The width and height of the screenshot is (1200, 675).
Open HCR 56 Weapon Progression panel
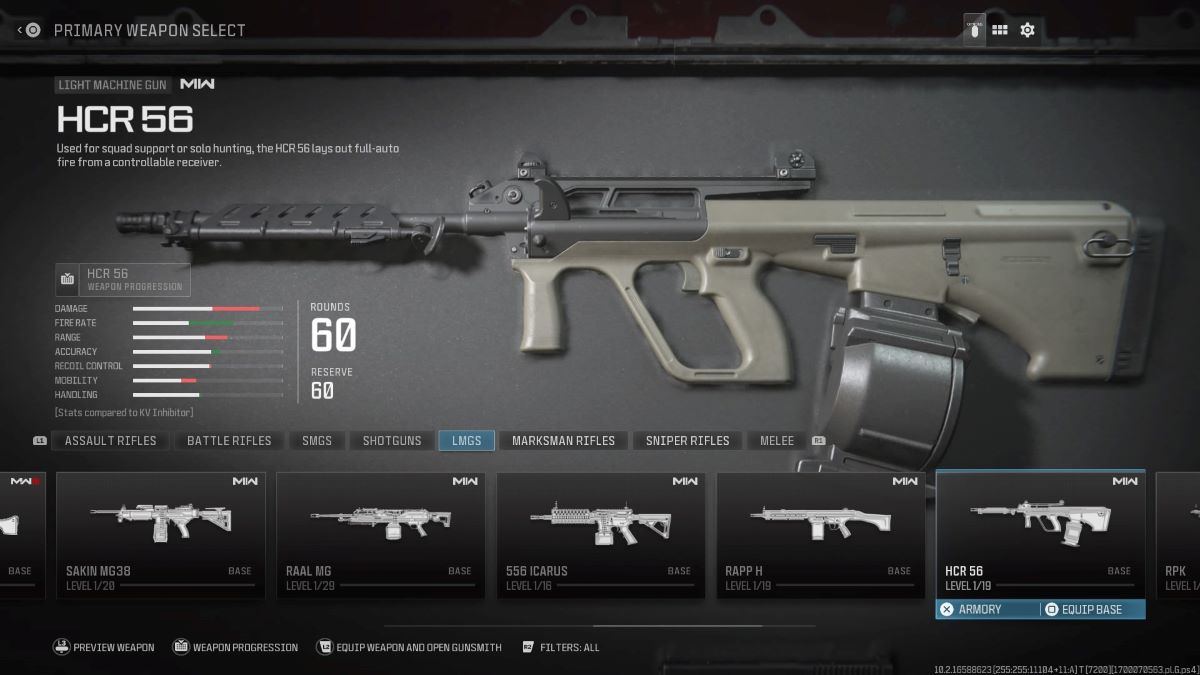(123, 279)
